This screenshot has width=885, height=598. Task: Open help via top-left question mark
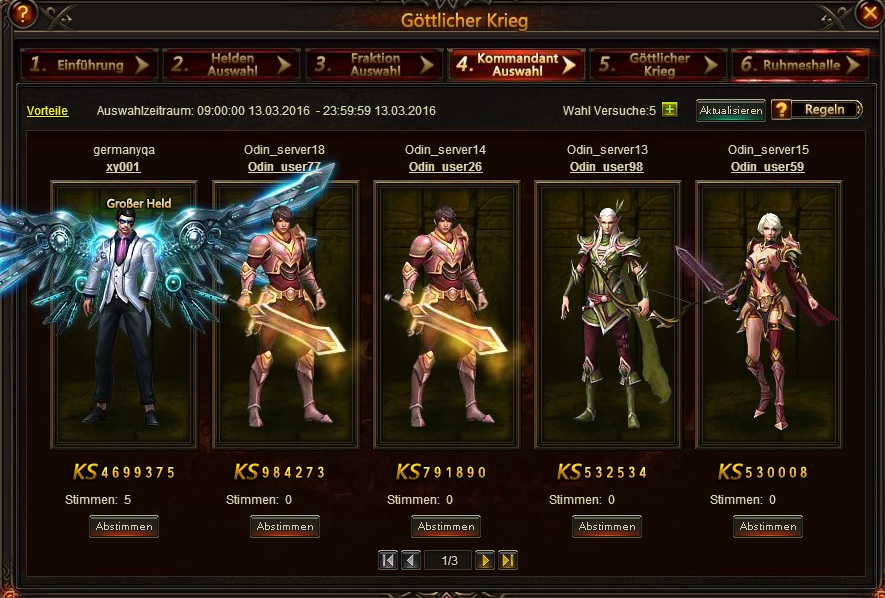click(21, 13)
